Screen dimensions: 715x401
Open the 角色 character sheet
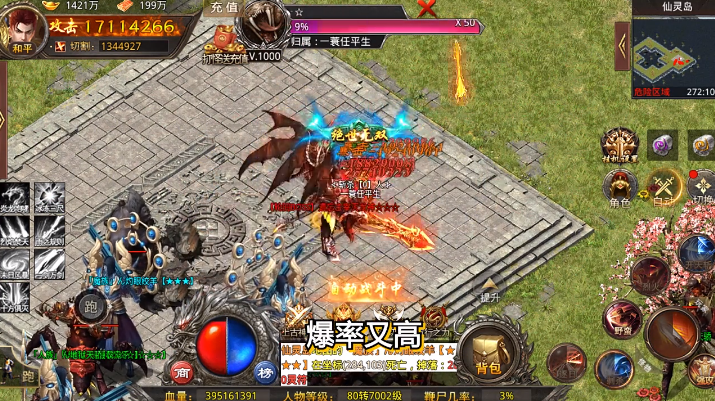pyautogui.click(x=619, y=186)
